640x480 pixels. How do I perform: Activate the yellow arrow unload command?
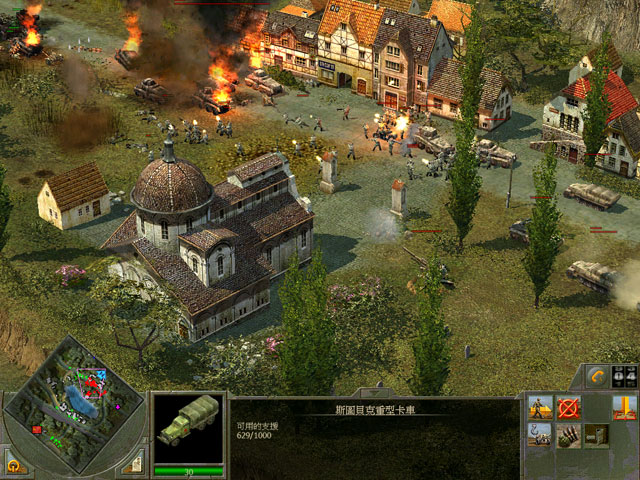click(625, 408)
